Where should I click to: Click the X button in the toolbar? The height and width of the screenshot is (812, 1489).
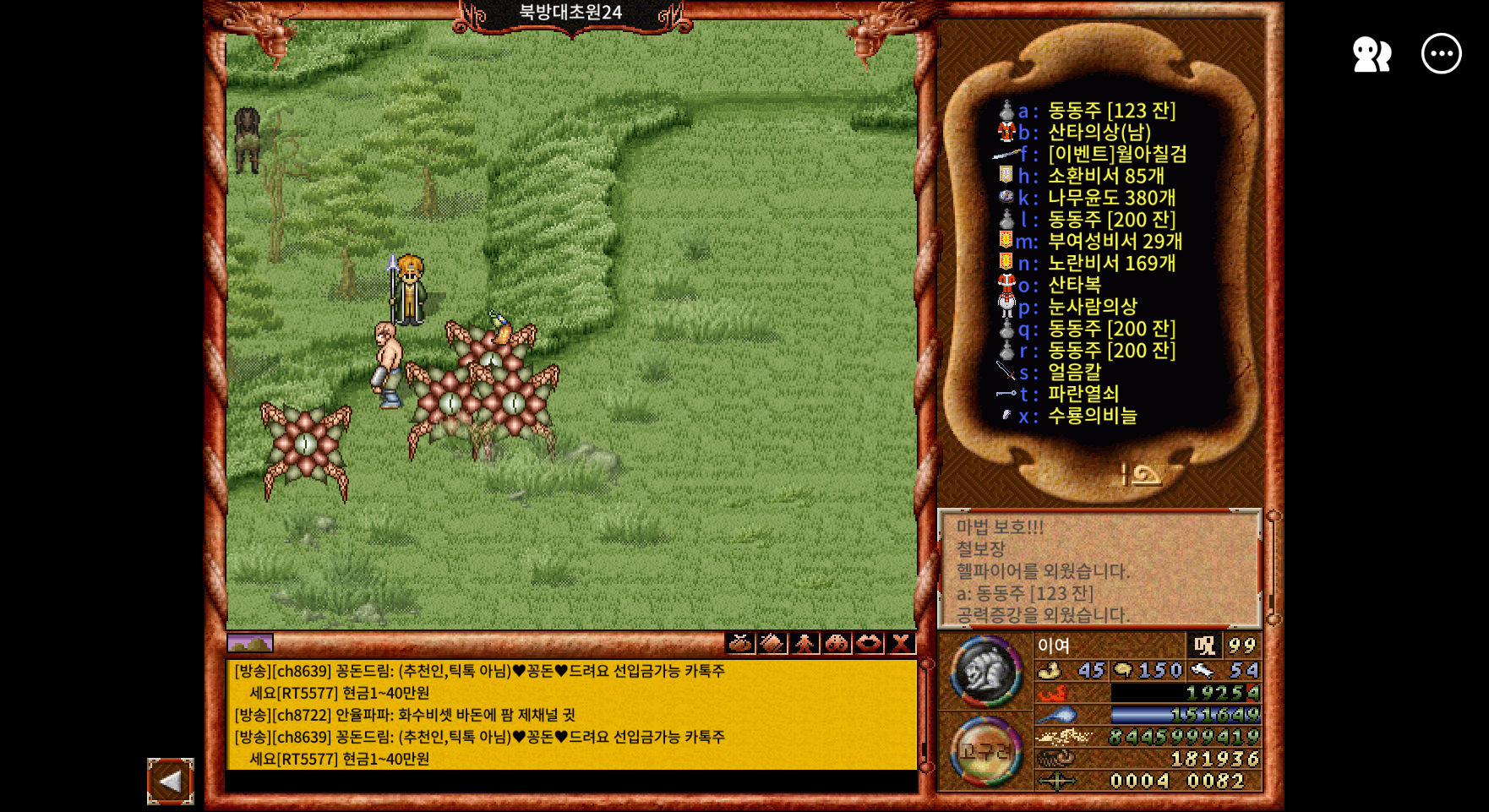901,644
